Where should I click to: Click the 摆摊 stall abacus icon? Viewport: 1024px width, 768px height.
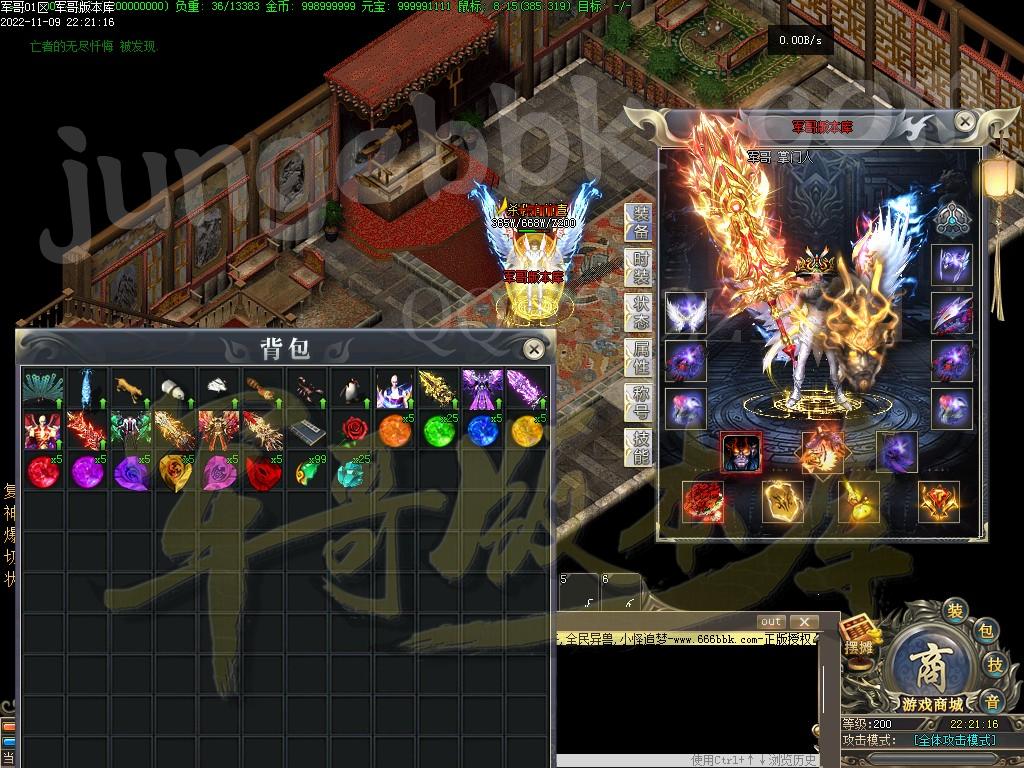[859, 637]
